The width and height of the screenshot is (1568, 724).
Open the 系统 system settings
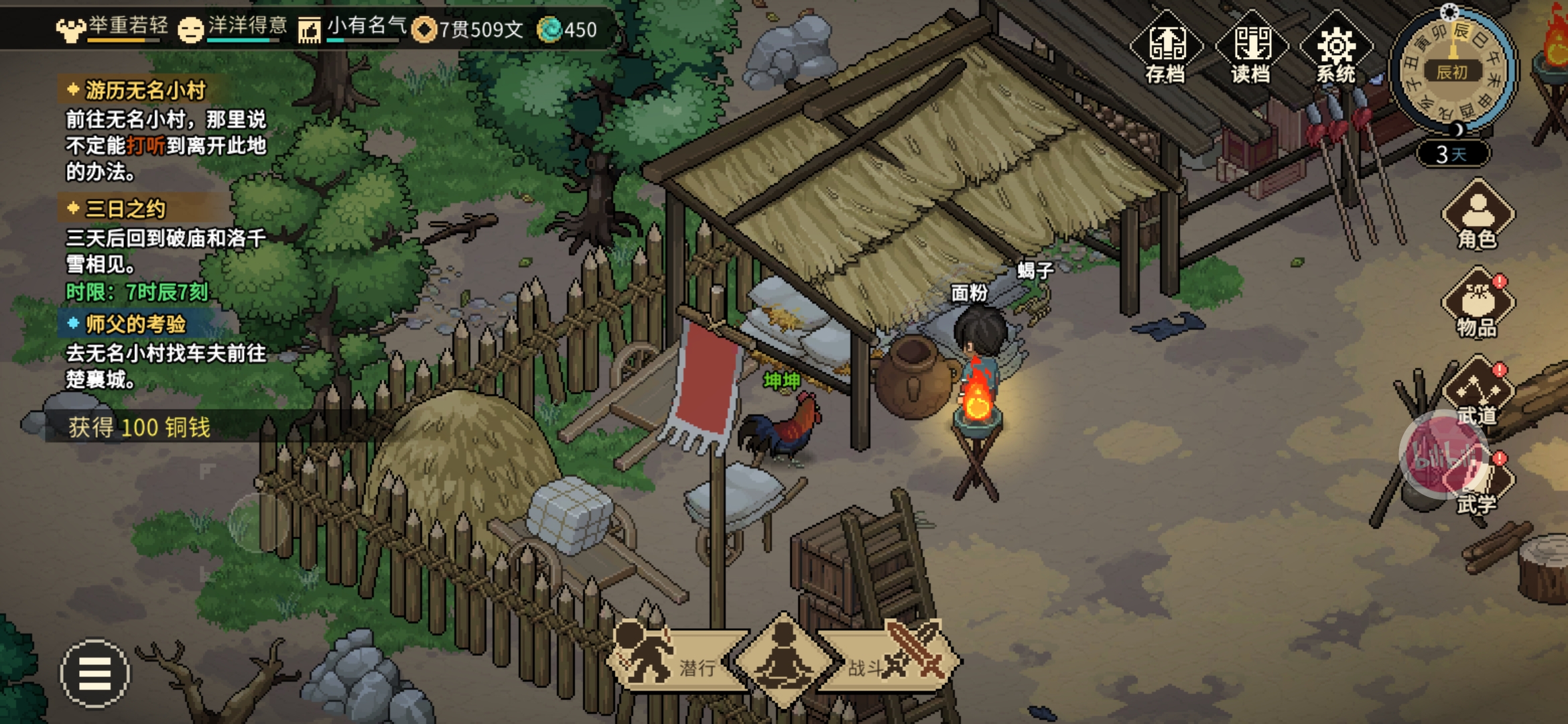(1335, 48)
